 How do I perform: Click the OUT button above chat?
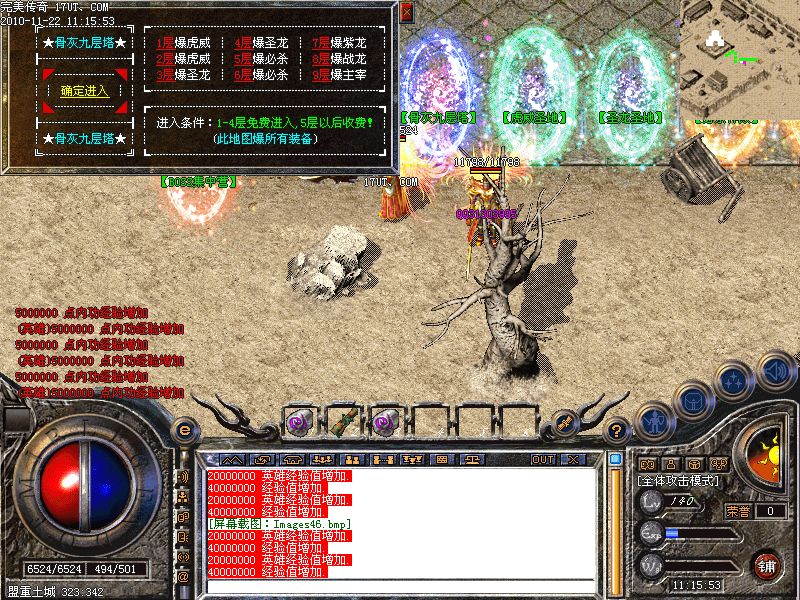pos(543,459)
